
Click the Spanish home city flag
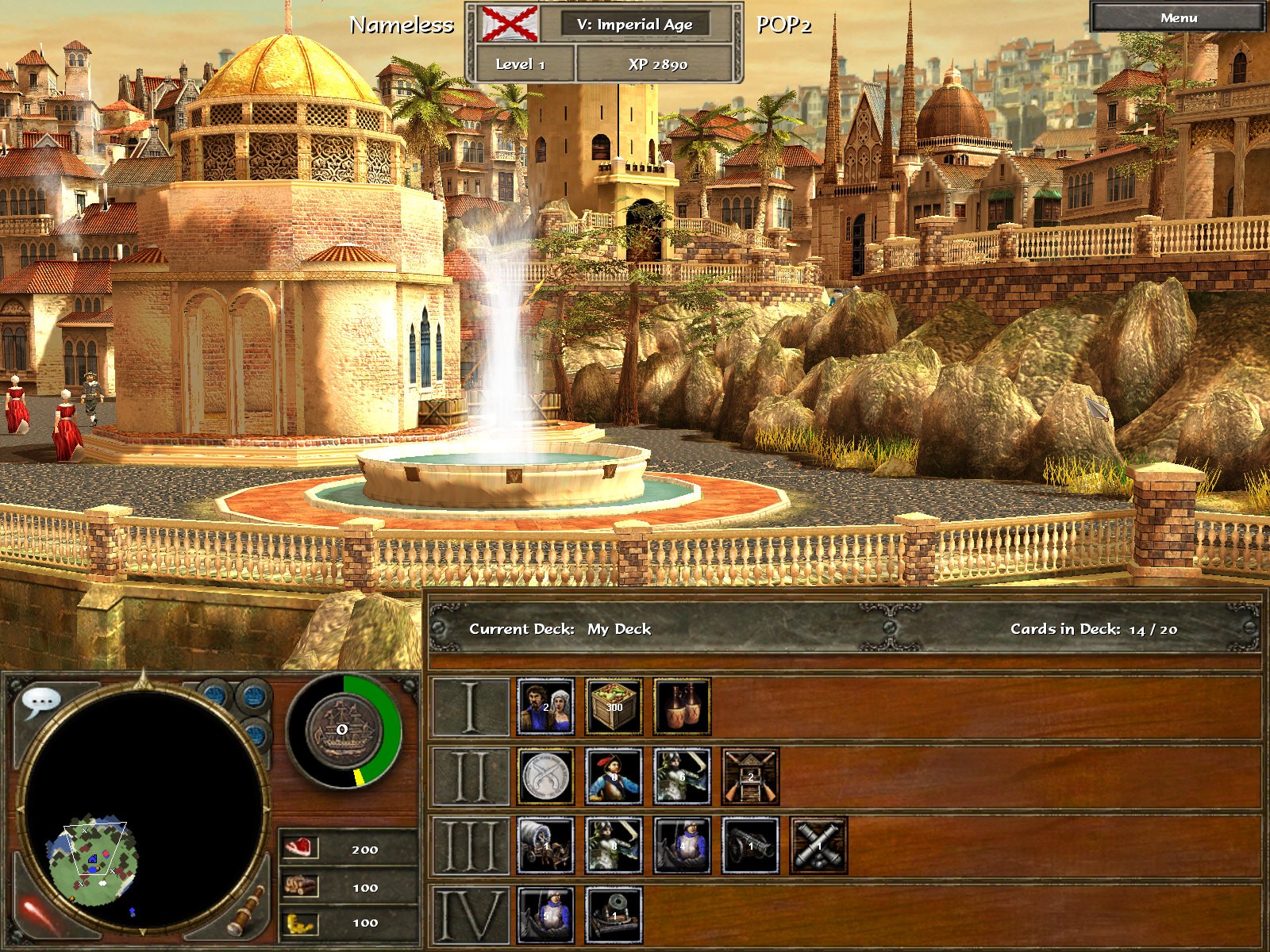510,24
